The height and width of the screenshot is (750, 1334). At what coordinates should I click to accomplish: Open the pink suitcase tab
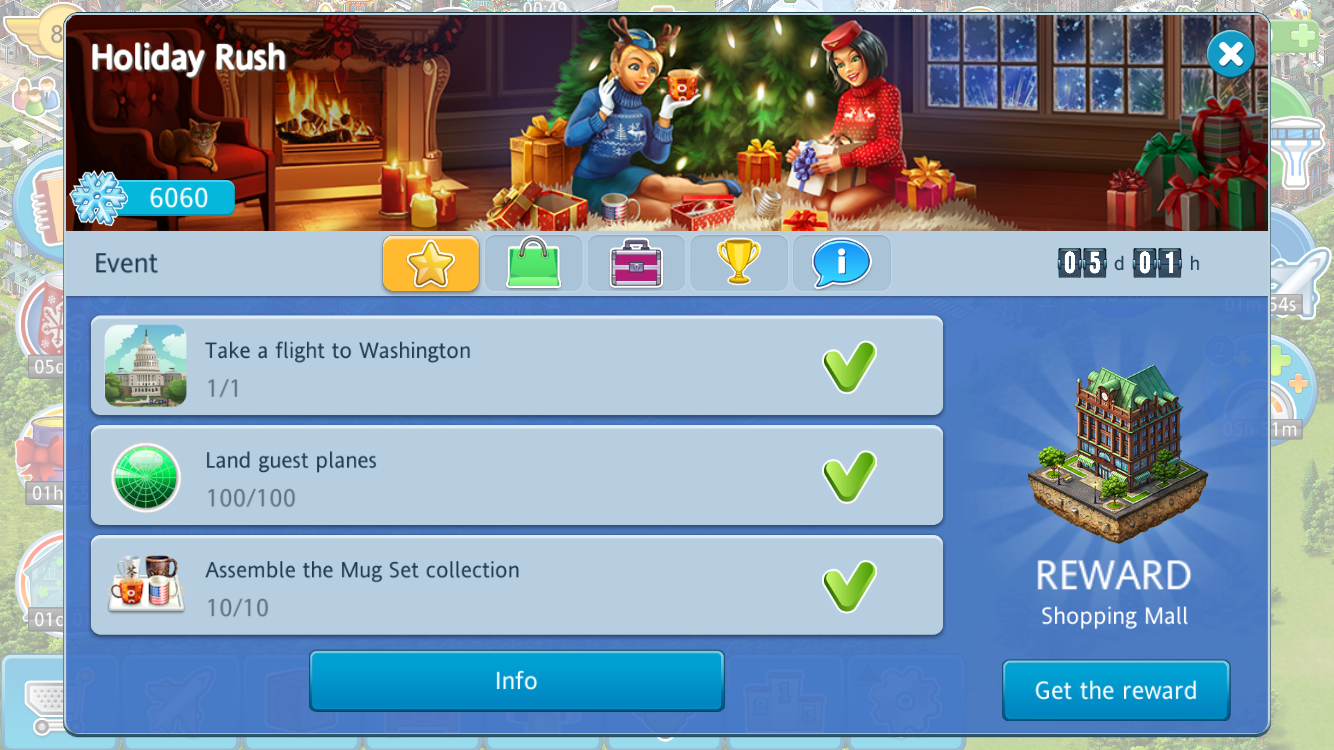(x=636, y=264)
